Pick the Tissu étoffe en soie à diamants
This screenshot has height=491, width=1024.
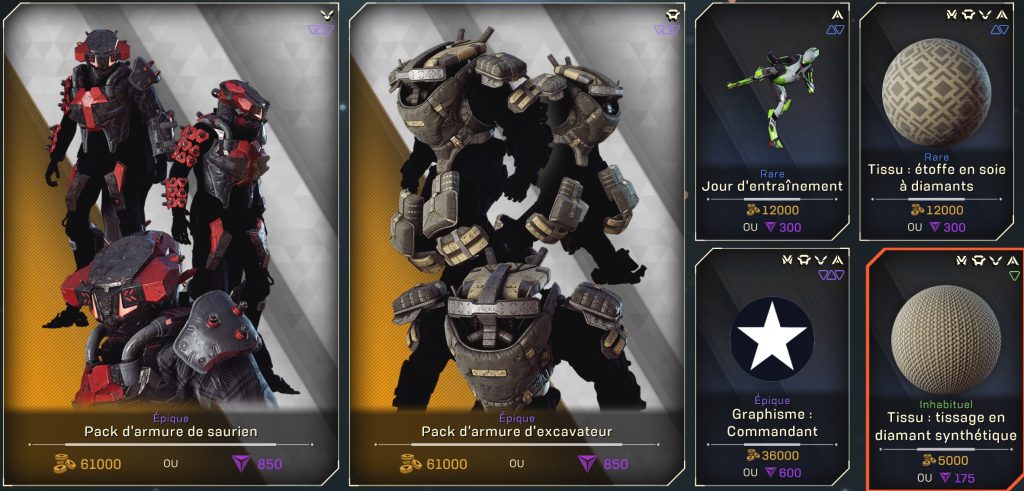click(936, 120)
